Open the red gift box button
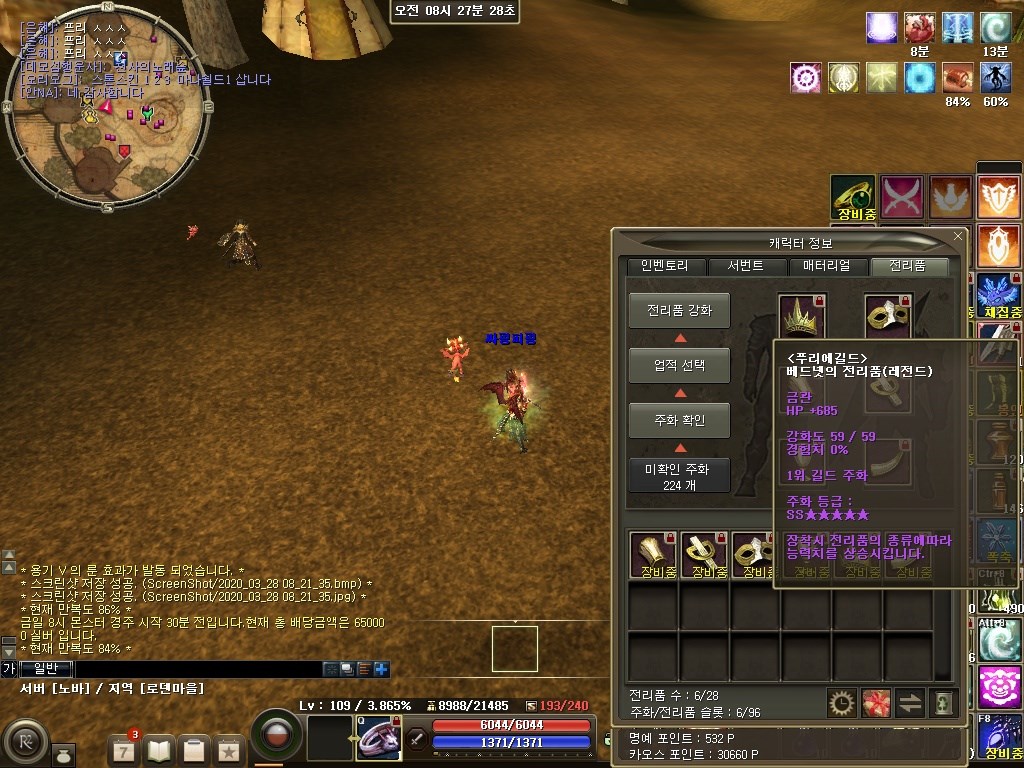The width and height of the screenshot is (1024, 768). pos(875,703)
